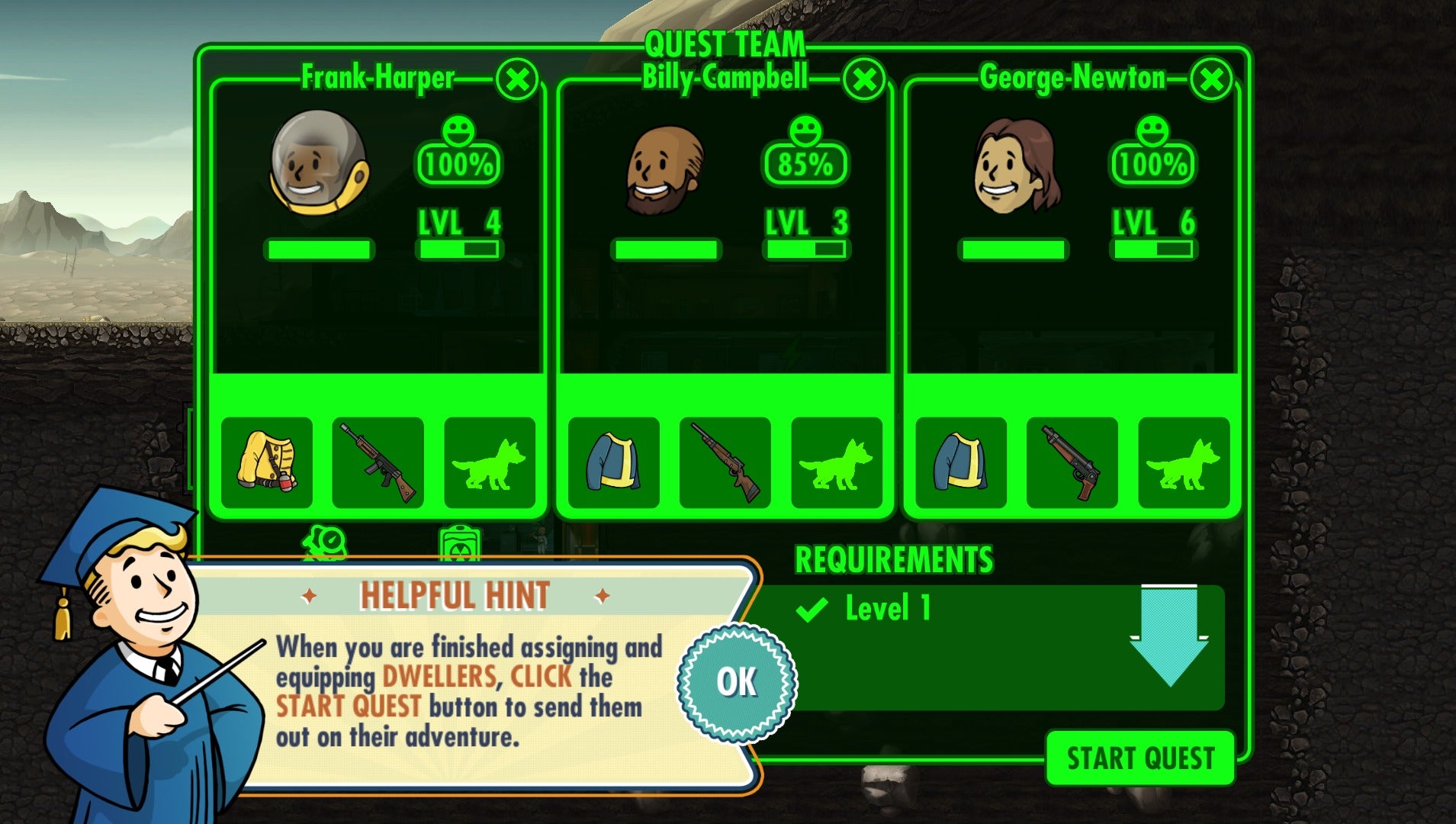
Task: Remove Billy-Campbell from the quest team
Action: 864,79
